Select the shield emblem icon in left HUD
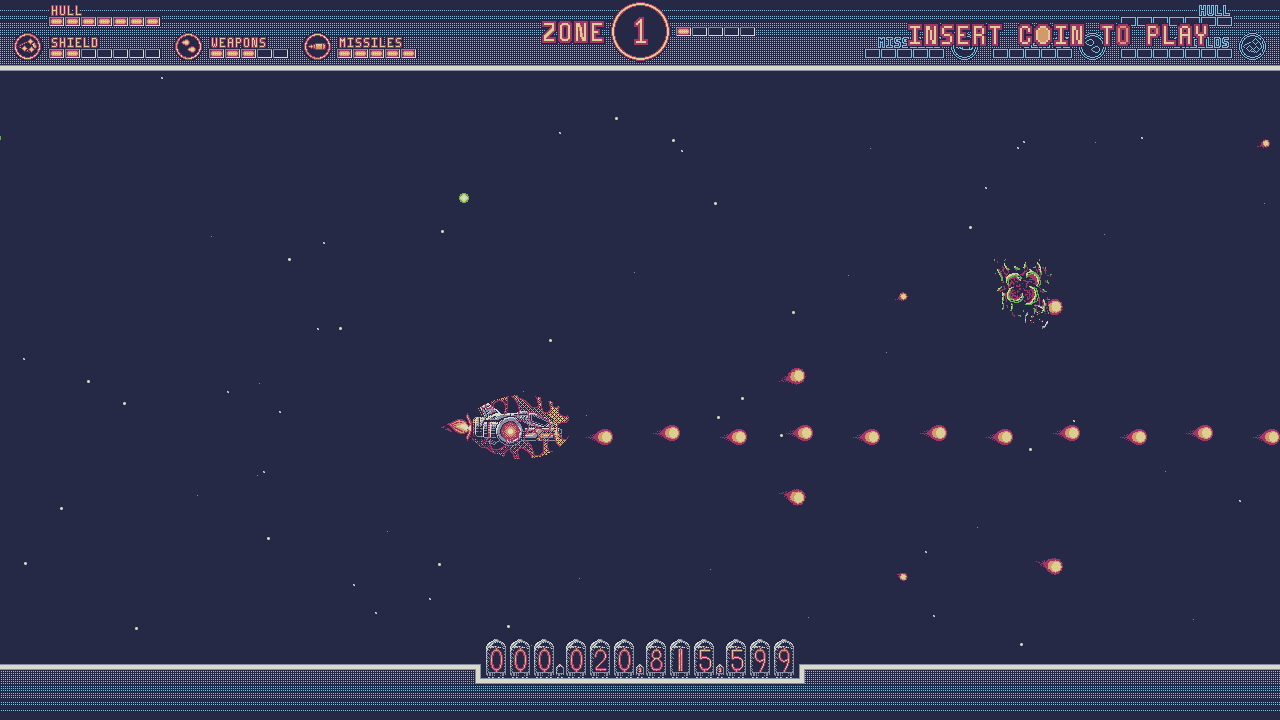The height and width of the screenshot is (720, 1280). (28, 45)
